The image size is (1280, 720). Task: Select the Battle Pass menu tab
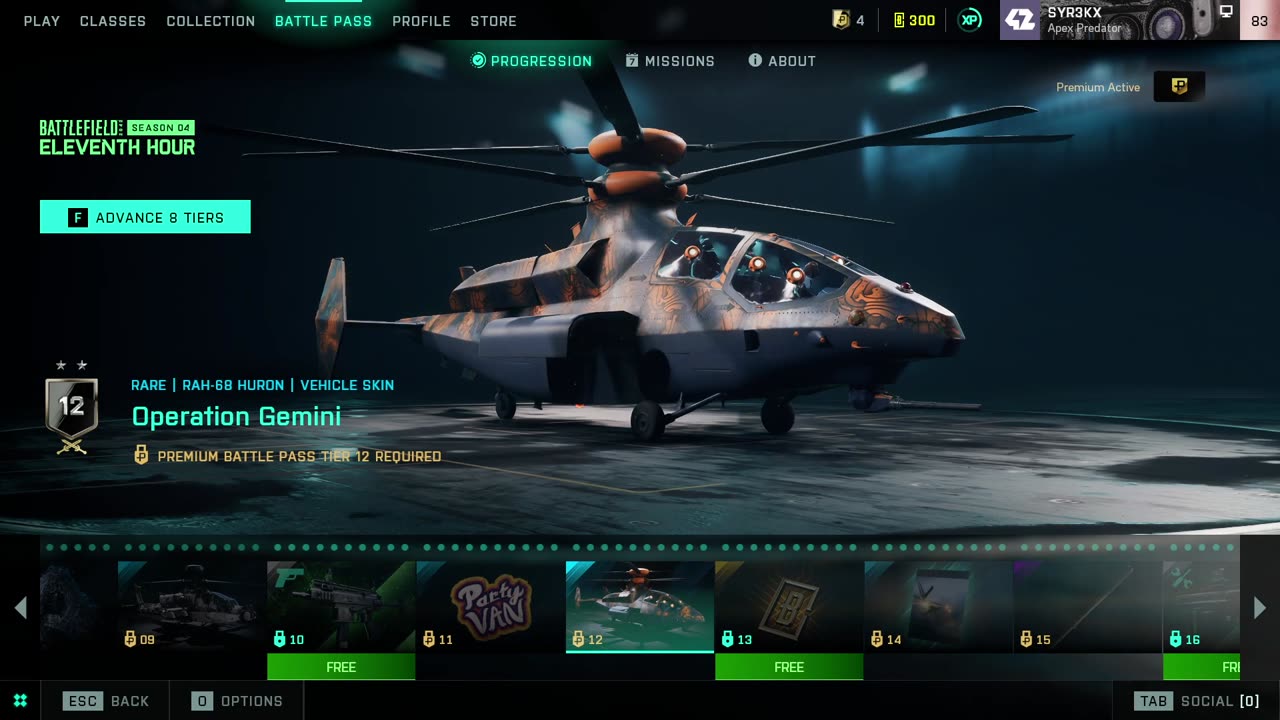coord(323,21)
